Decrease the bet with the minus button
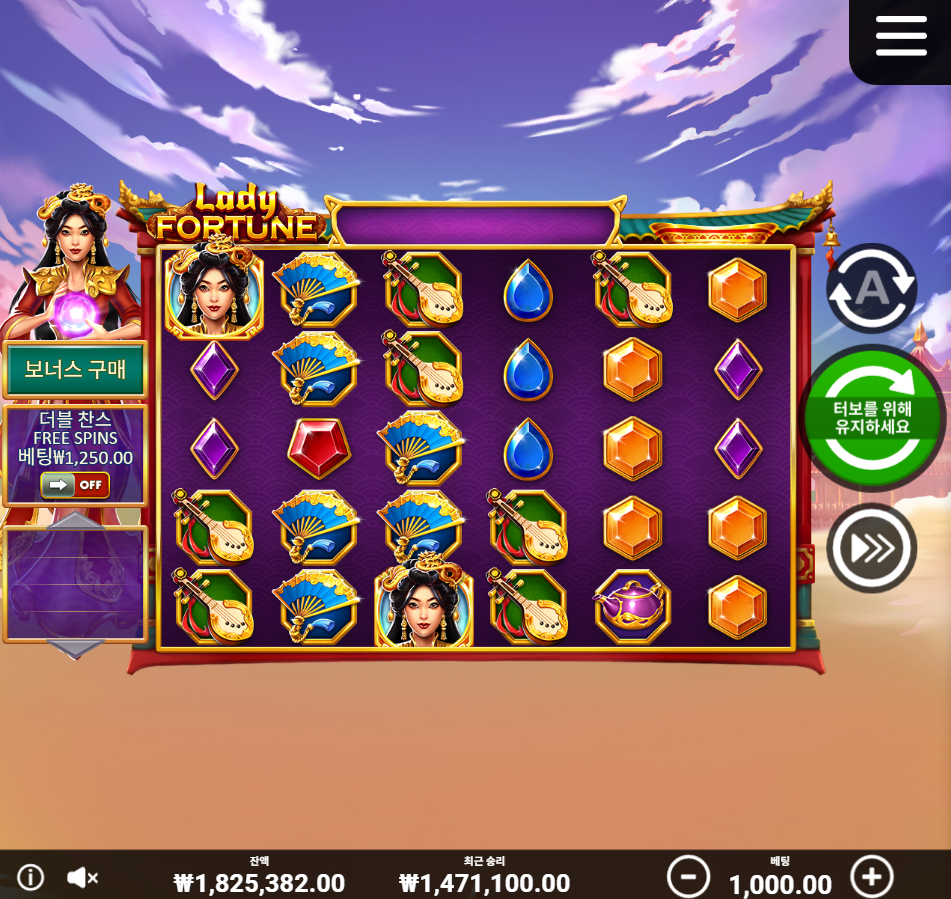Screen dimensions: 951x899 [x=688, y=877]
